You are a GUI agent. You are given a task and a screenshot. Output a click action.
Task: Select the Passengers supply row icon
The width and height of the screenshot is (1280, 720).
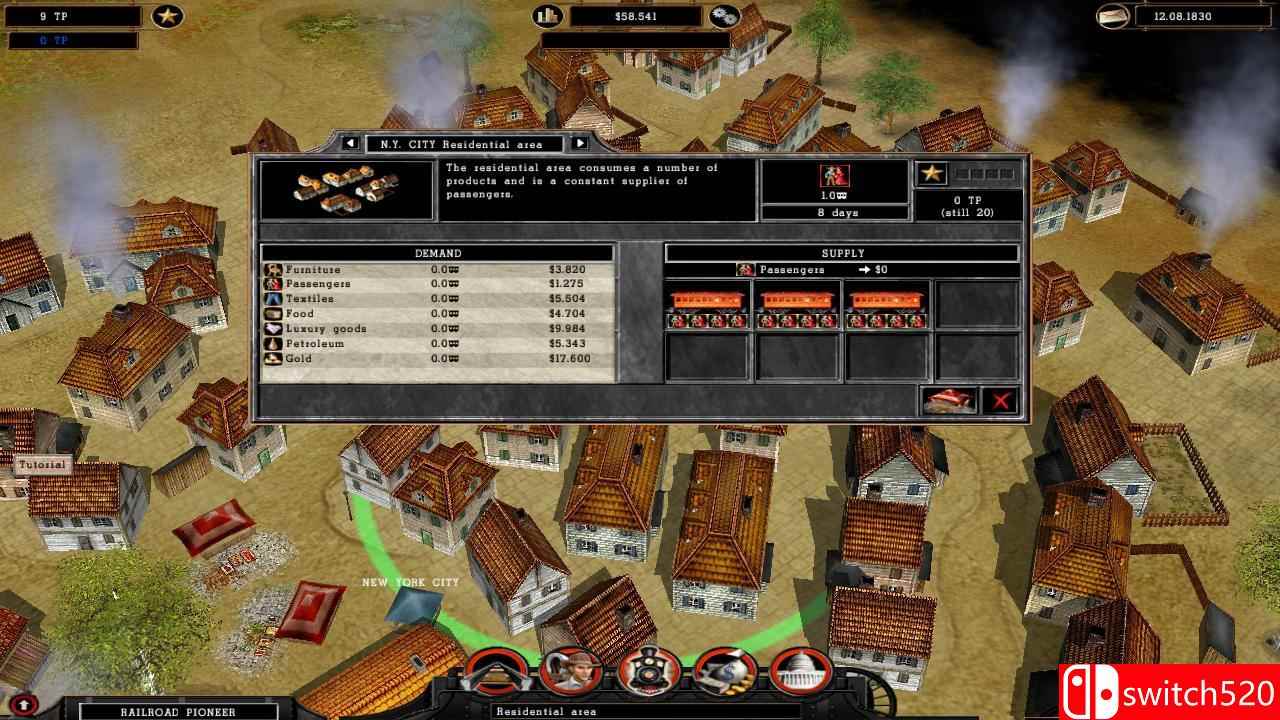pyautogui.click(x=744, y=268)
